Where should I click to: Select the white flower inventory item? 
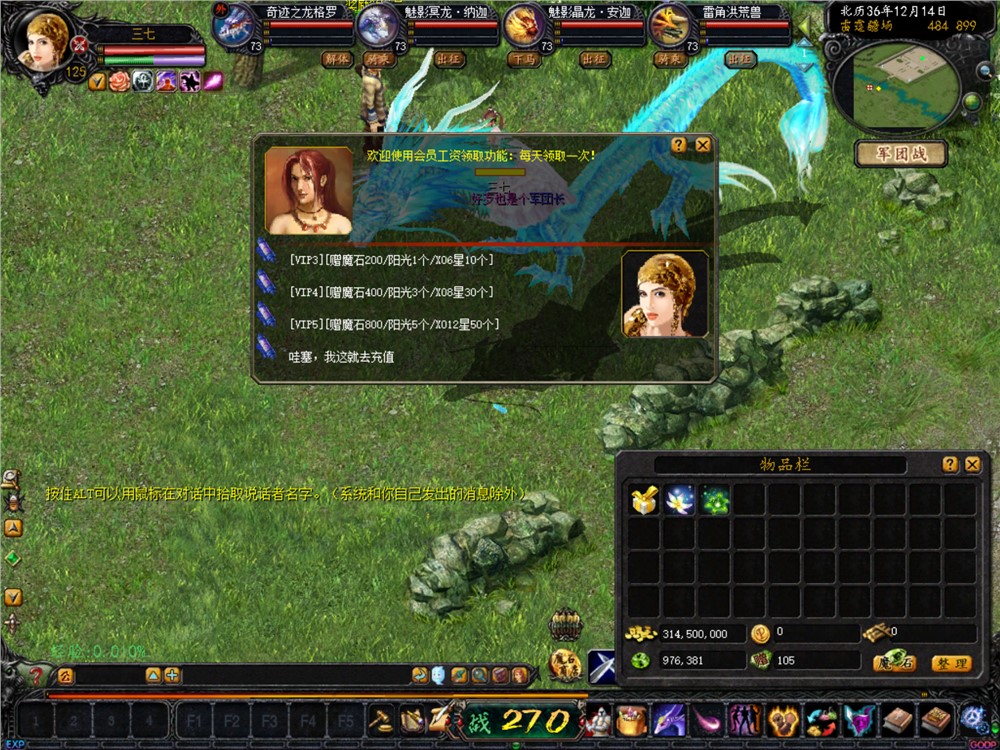point(680,500)
